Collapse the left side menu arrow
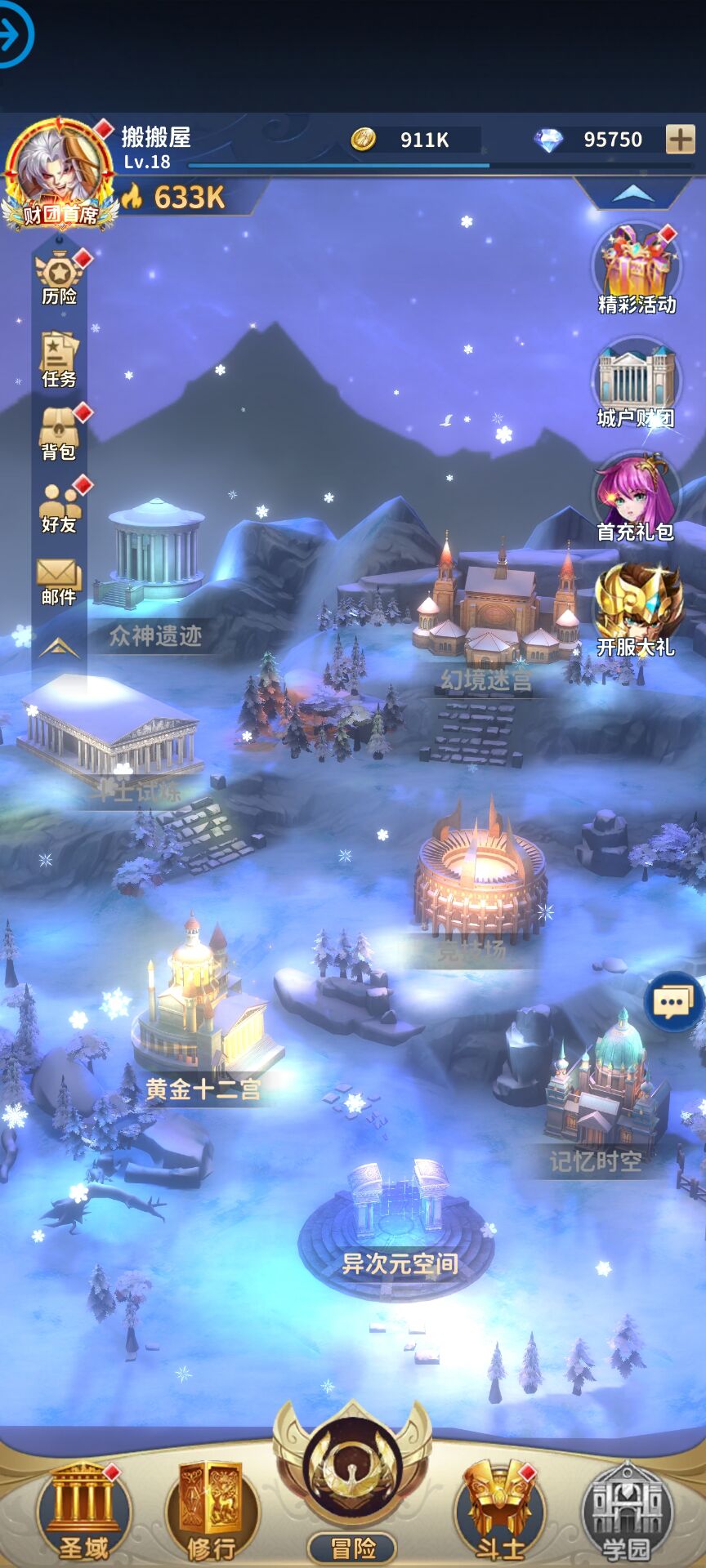The height and width of the screenshot is (1568, 706). (x=59, y=648)
